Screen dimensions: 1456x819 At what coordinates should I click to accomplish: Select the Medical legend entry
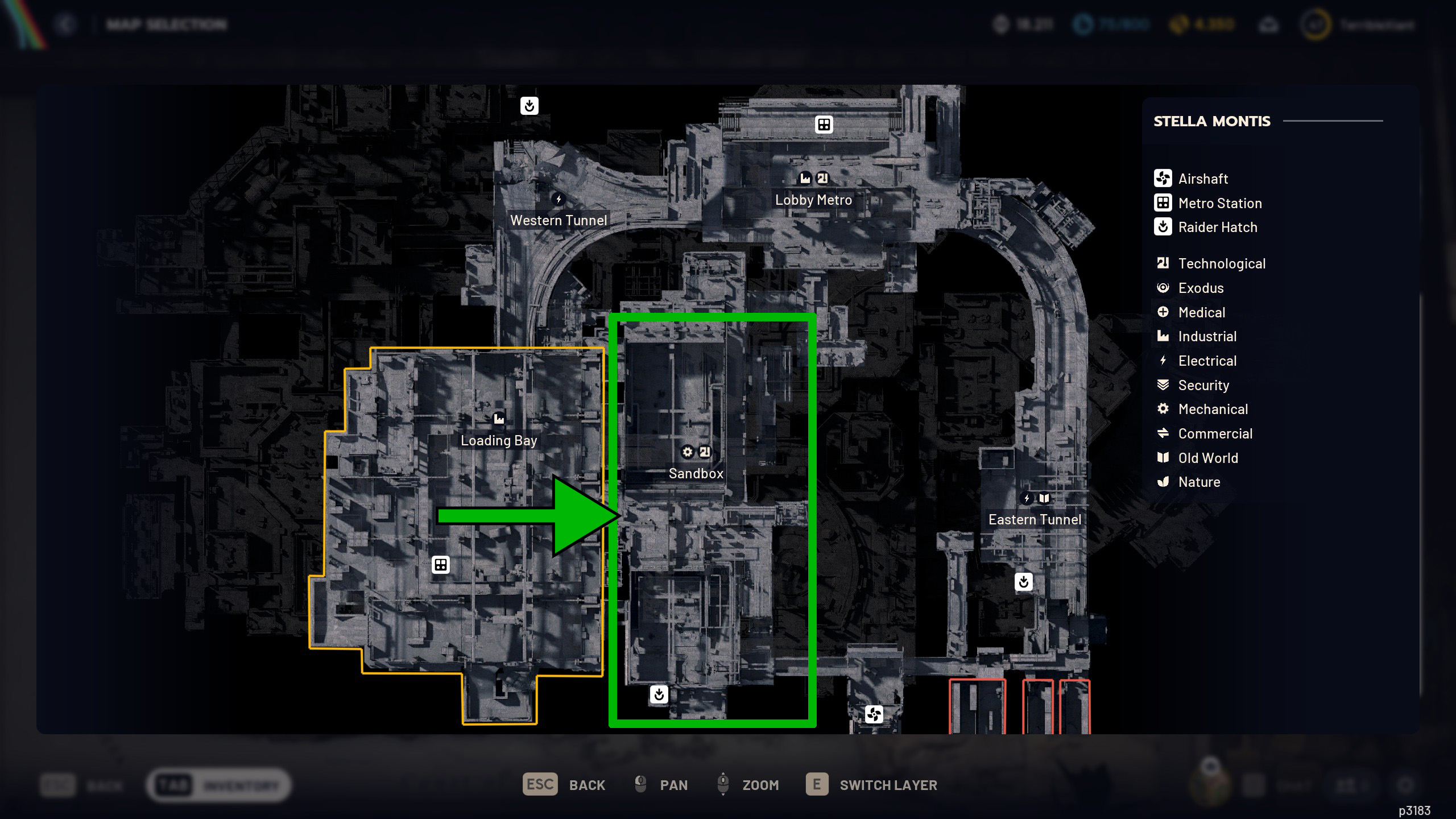pos(1201,312)
